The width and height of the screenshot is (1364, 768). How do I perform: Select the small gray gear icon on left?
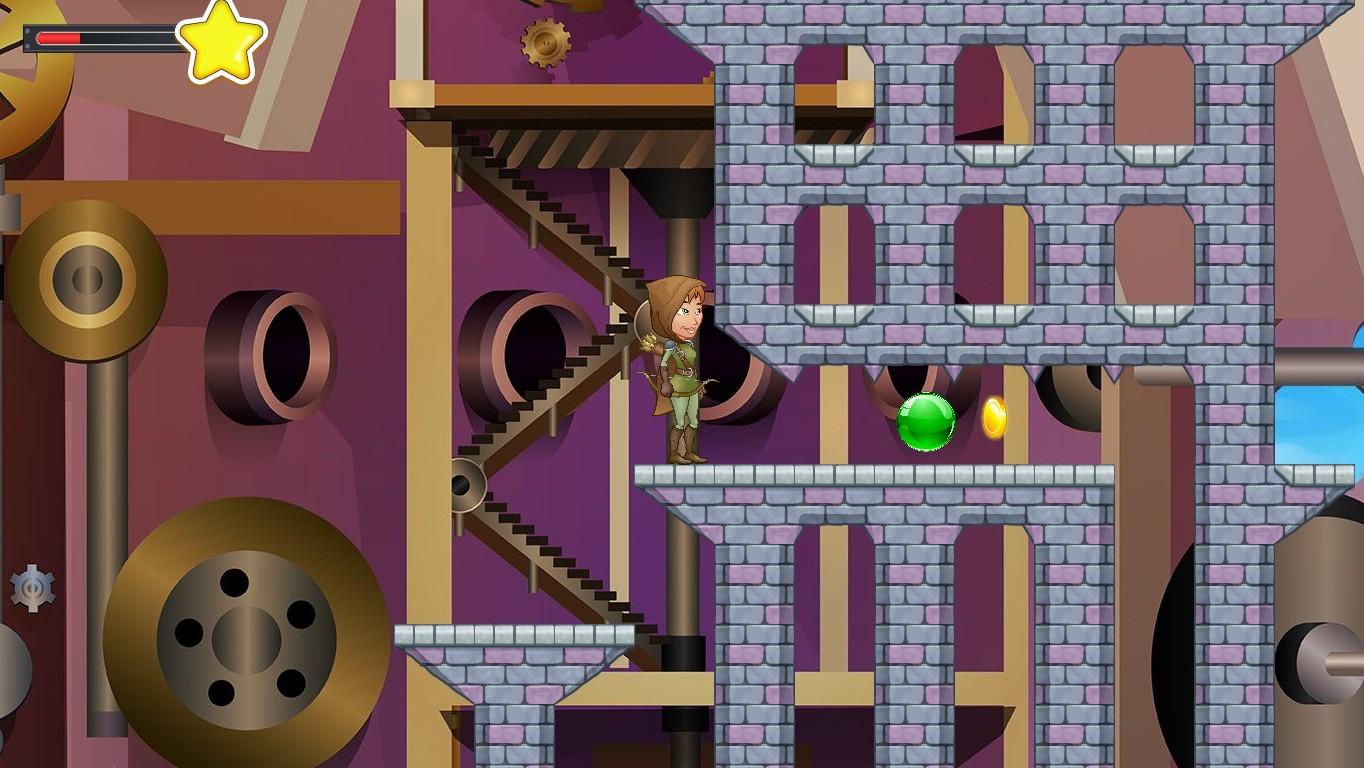tap(30, 589)
